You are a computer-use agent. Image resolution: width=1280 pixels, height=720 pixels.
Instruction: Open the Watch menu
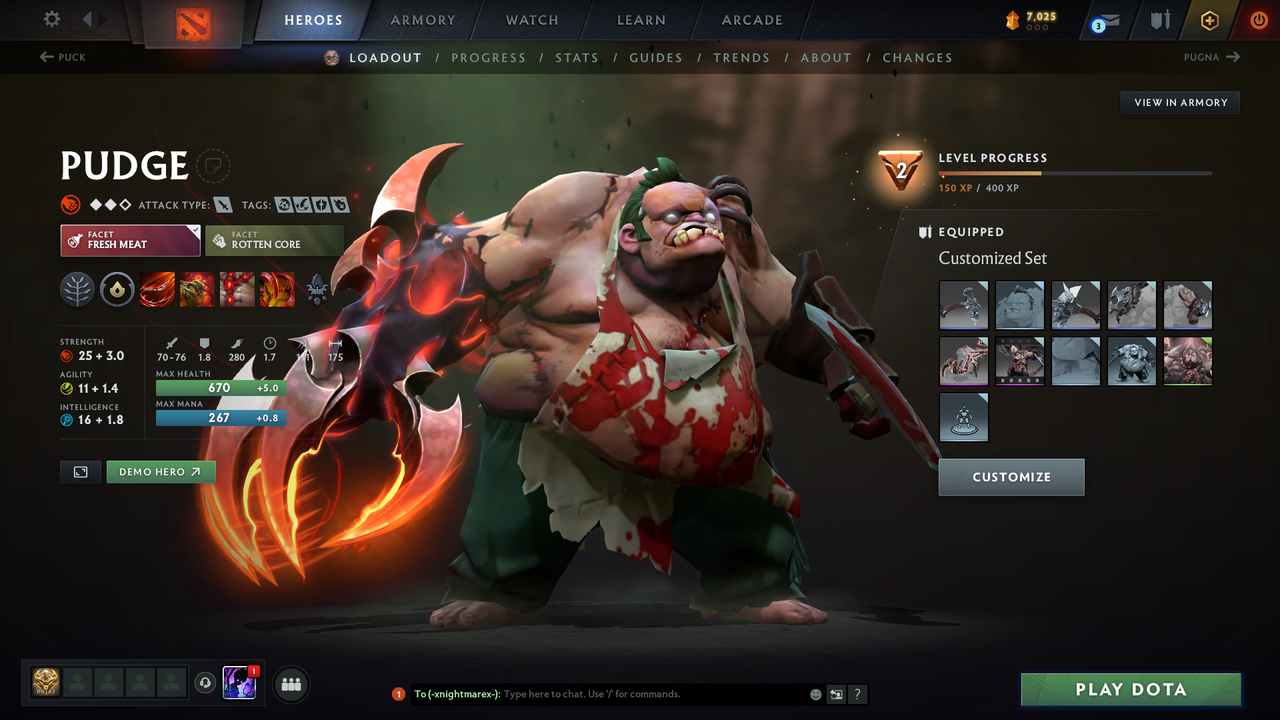click(531, 20)
